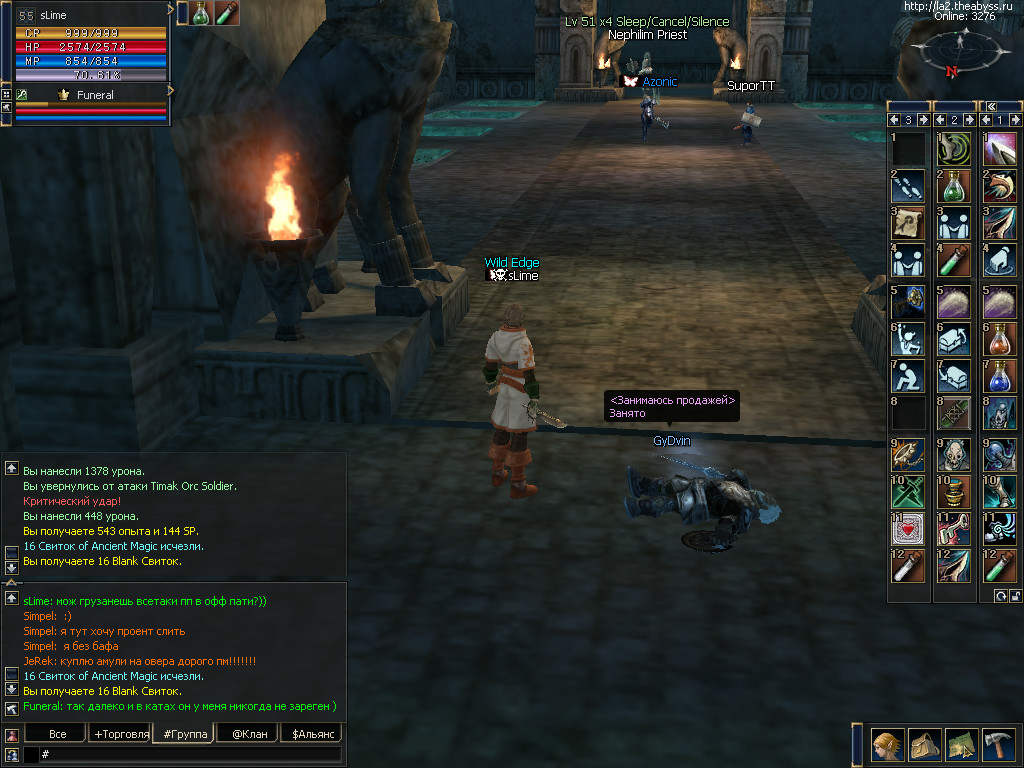Select party member Funeral
1024x768 pixels.
tap(95, 95)
